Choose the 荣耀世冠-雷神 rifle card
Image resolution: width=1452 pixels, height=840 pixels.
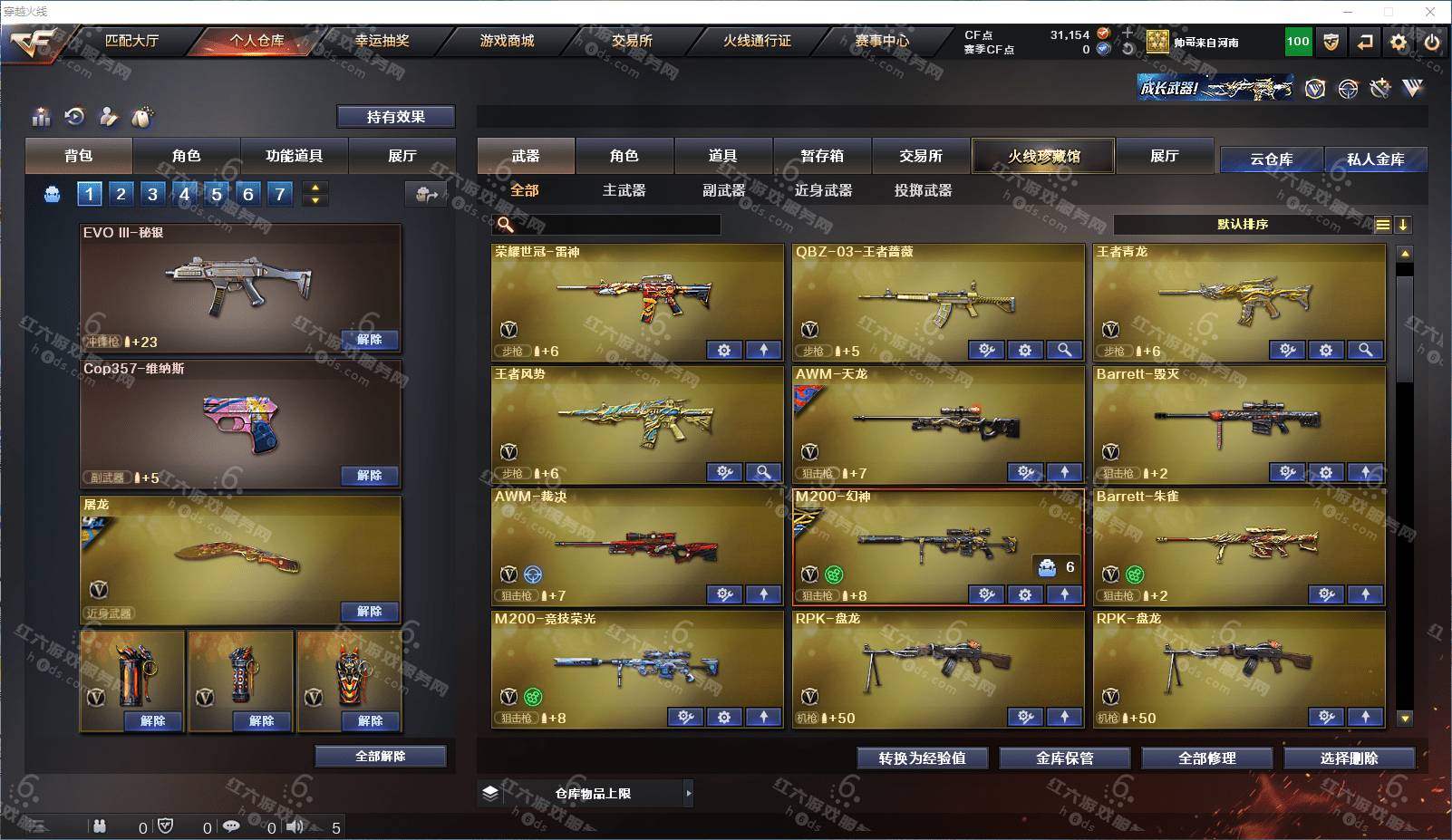tap(636, 299)
